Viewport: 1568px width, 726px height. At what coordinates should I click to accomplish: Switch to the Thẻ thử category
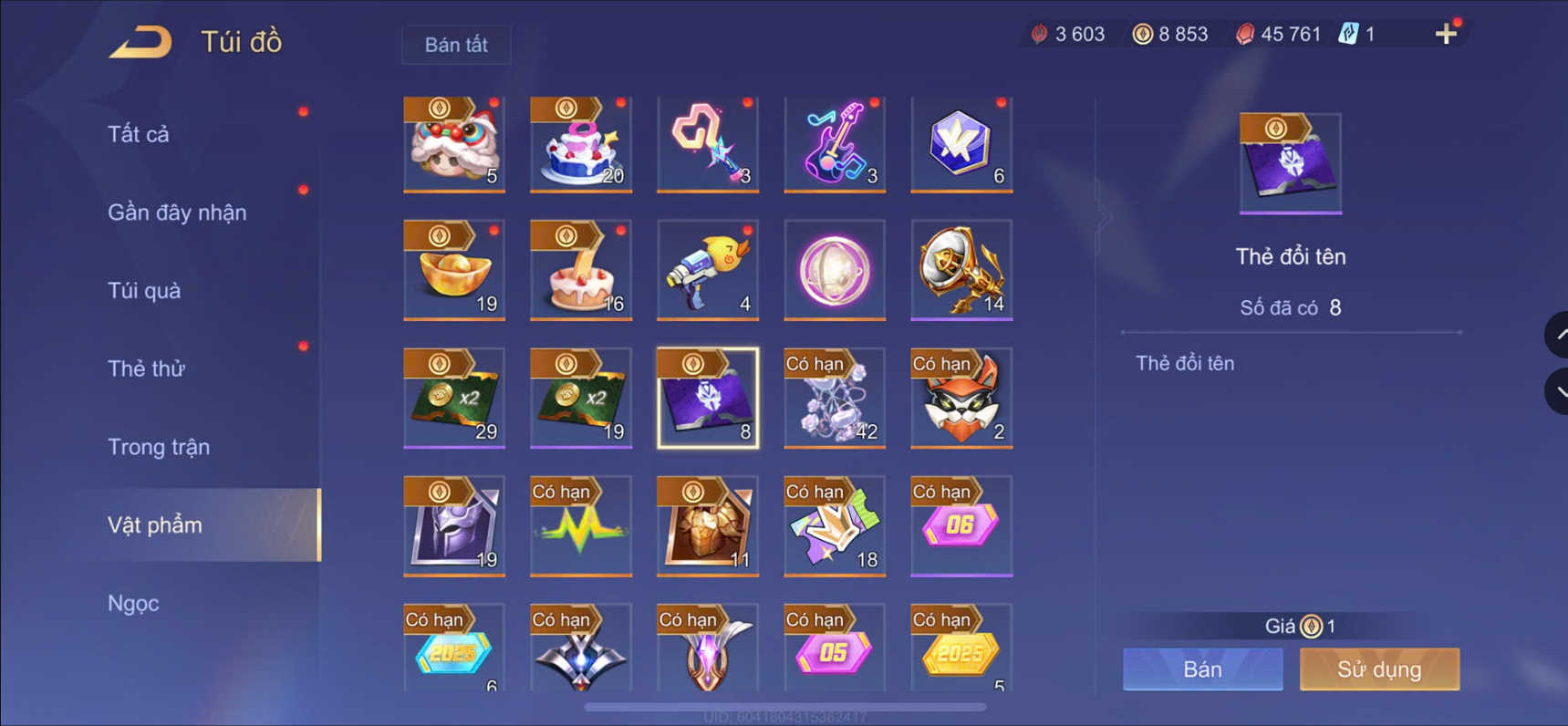[147, 368]
